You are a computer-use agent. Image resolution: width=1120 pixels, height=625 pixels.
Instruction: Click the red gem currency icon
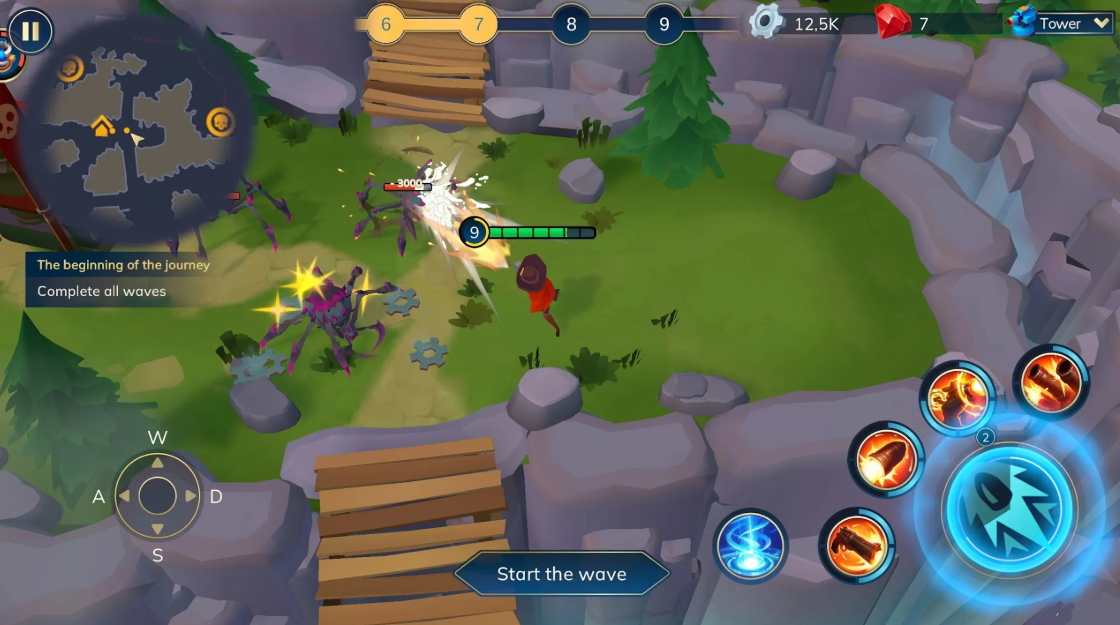892,22
